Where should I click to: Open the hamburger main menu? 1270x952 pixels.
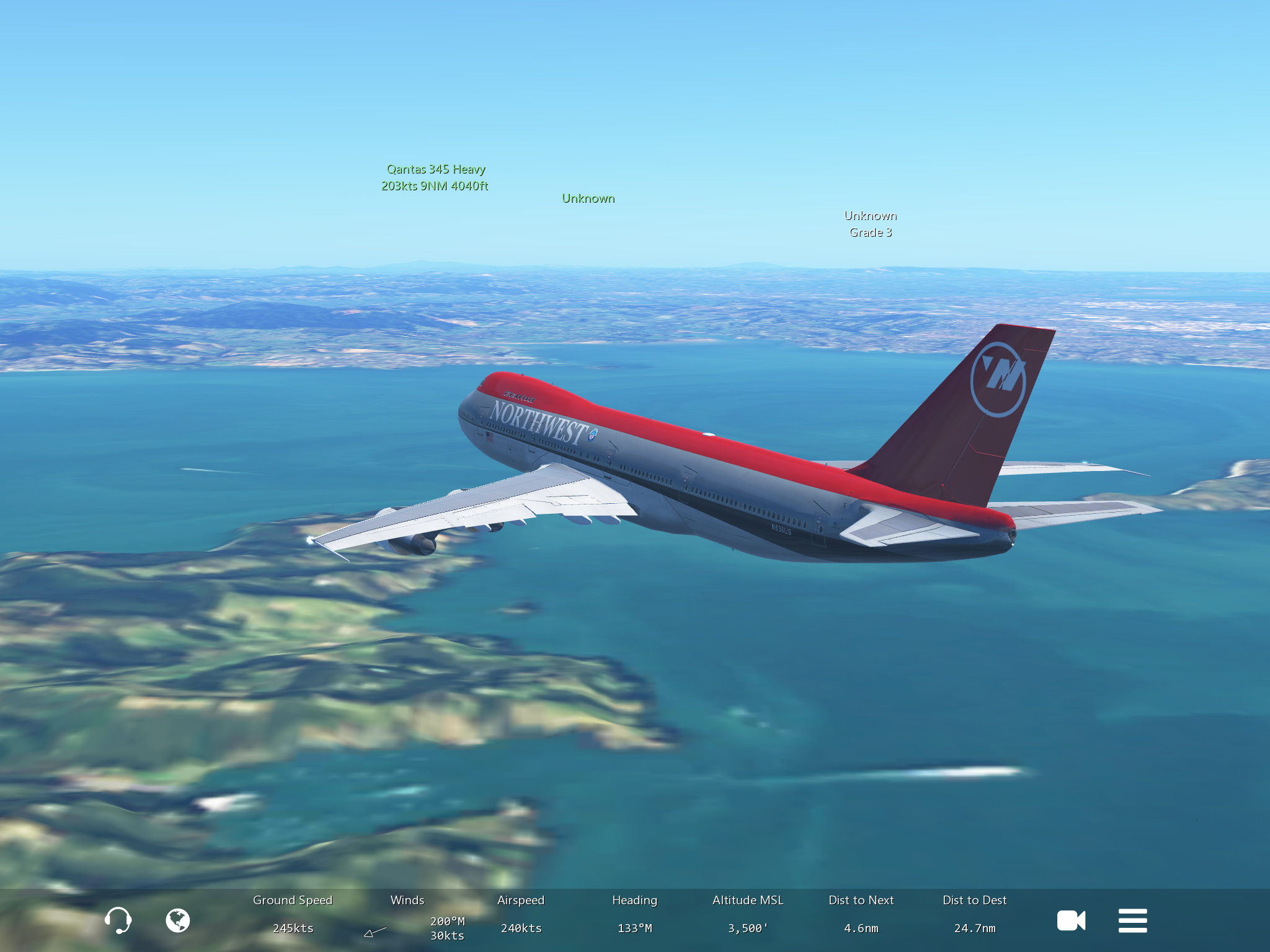pyautogui.click(x=1132, y=920)
